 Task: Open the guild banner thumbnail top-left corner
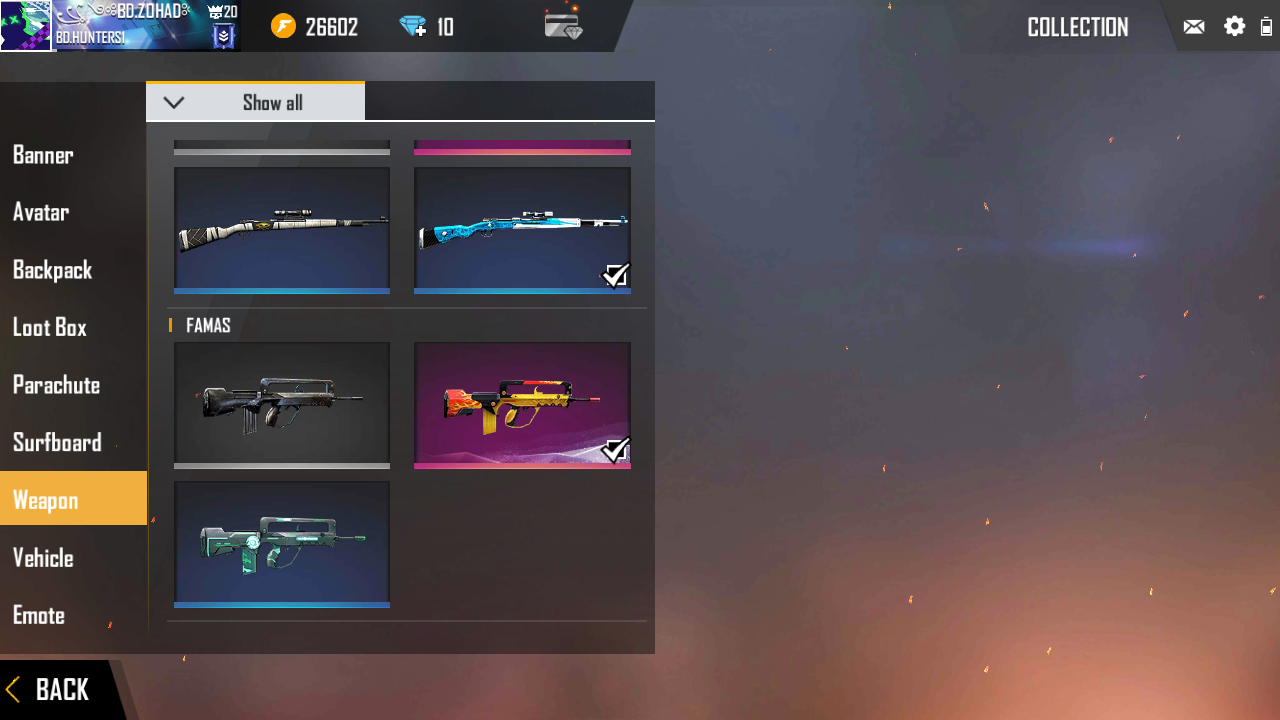point(25,26)
